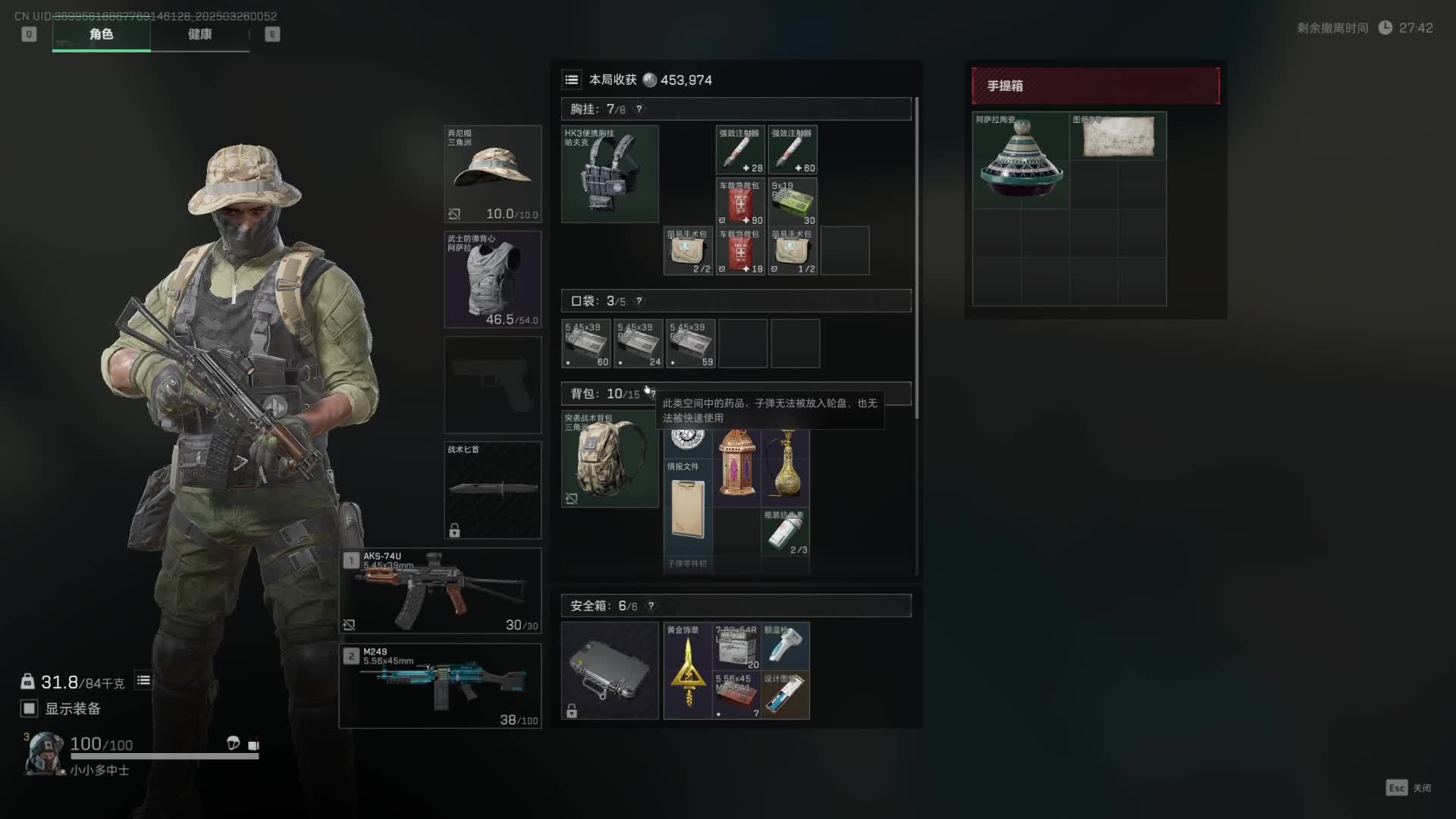Select the M249 machine gun slot
Image resolution: width=1456 pixels, height=819 pixels.
coord(440,686)
